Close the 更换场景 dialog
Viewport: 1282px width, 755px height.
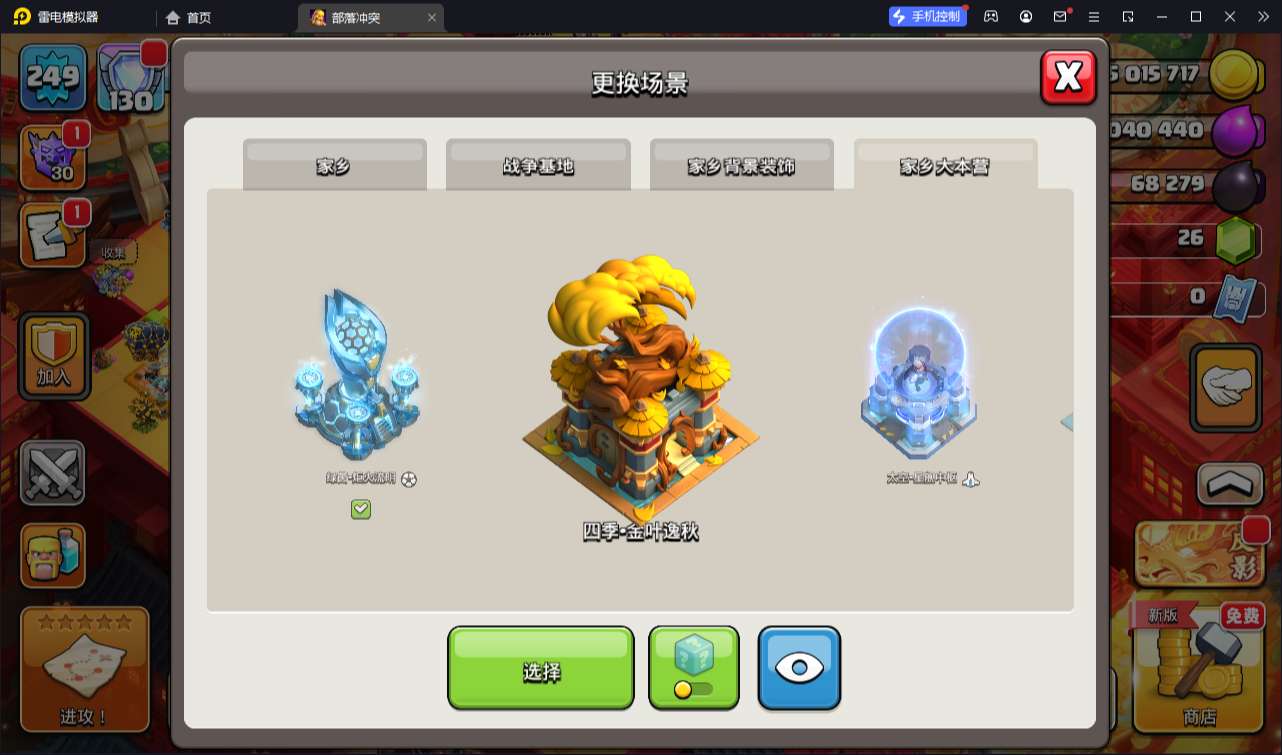(x=1068, y=76)
